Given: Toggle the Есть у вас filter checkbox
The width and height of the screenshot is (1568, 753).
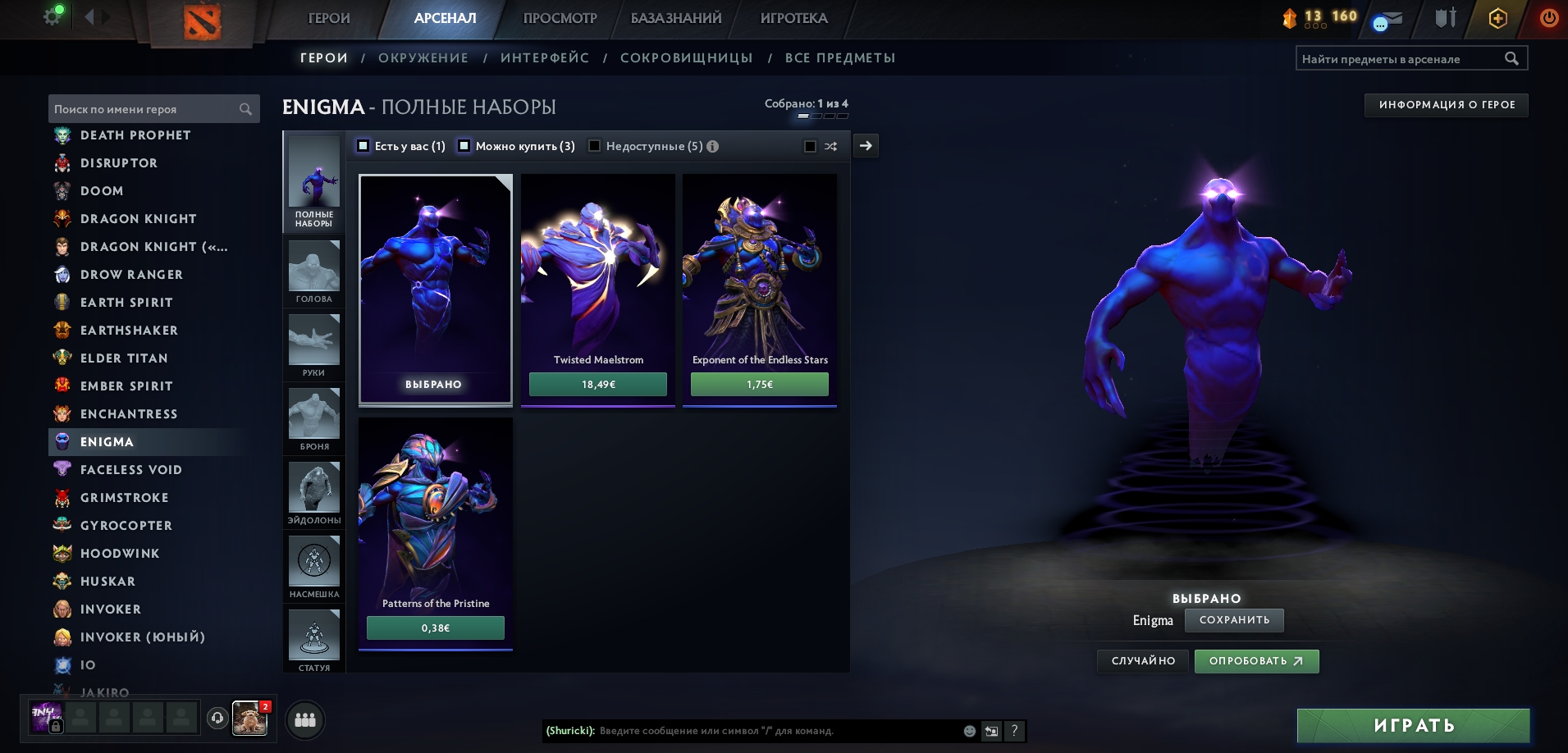Looking at the screenshot, I should click(363, 146).
